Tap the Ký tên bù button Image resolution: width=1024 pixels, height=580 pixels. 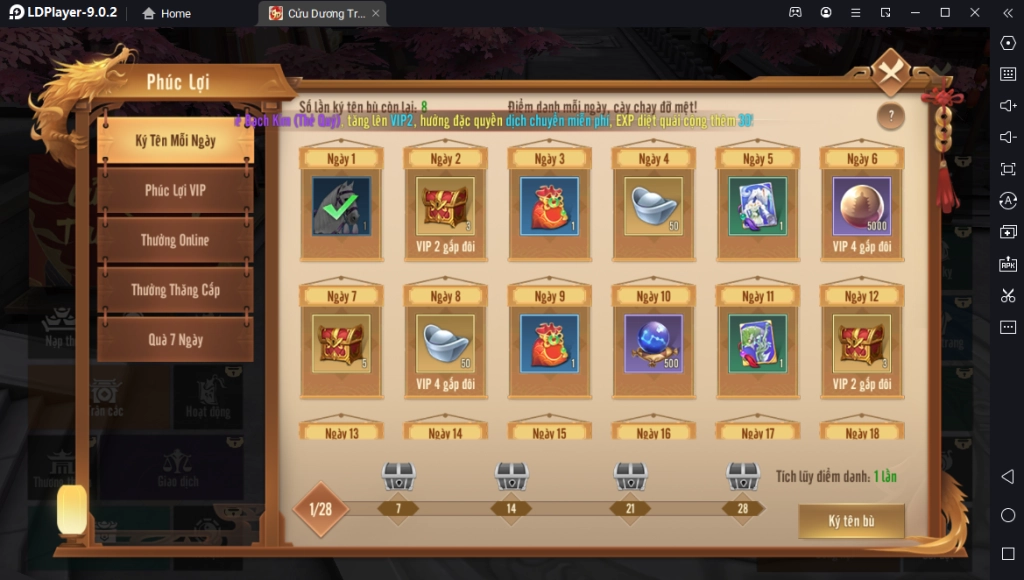[x=851, y=521]
